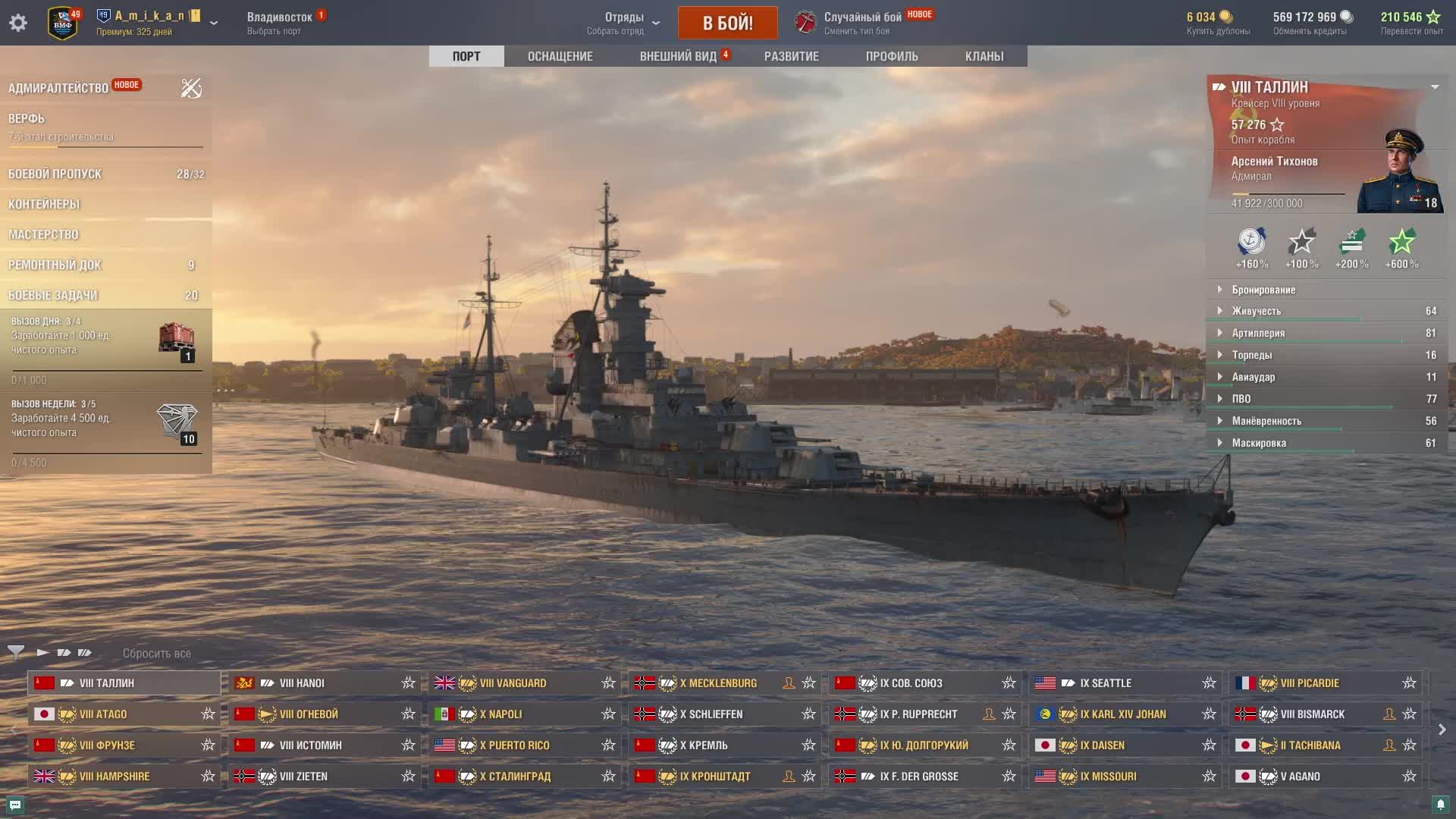
Task: Buy doubloons from the top bar
Action: [1217, 23]
